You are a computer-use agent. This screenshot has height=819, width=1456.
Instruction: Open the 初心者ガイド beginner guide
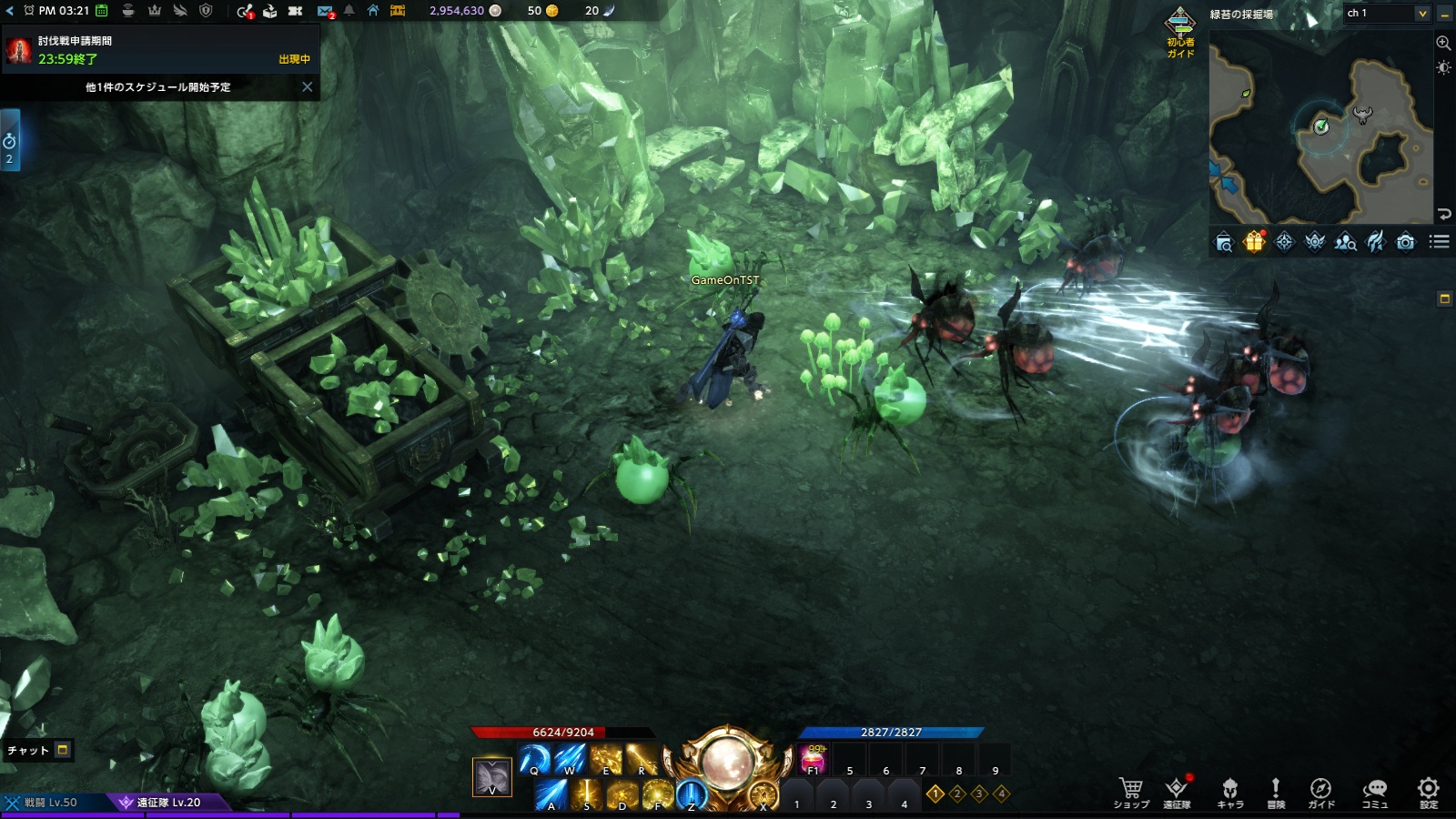[x=1180, y=34]
